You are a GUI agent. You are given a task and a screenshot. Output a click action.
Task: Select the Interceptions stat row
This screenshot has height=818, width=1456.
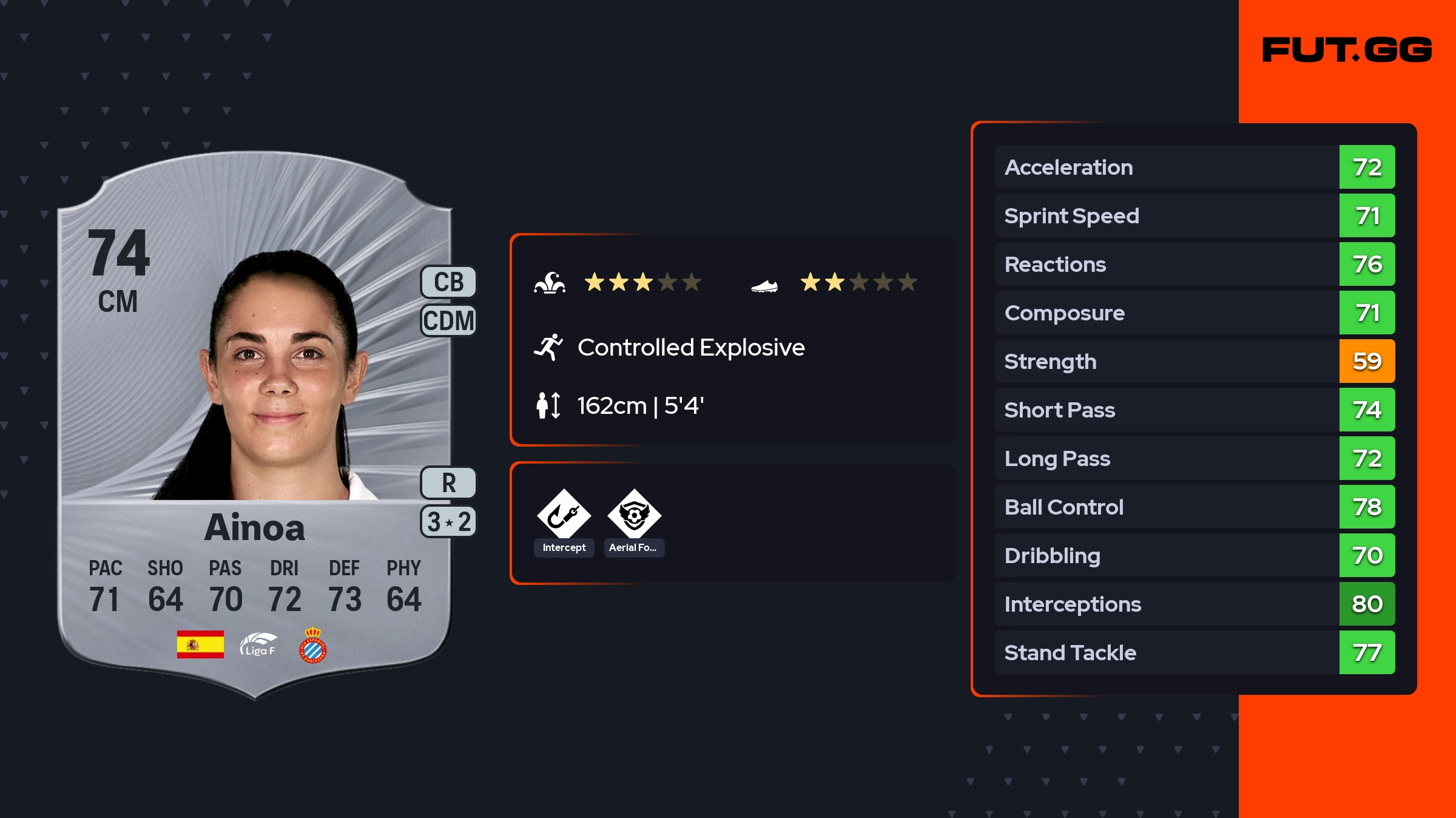coord(1194,604)
